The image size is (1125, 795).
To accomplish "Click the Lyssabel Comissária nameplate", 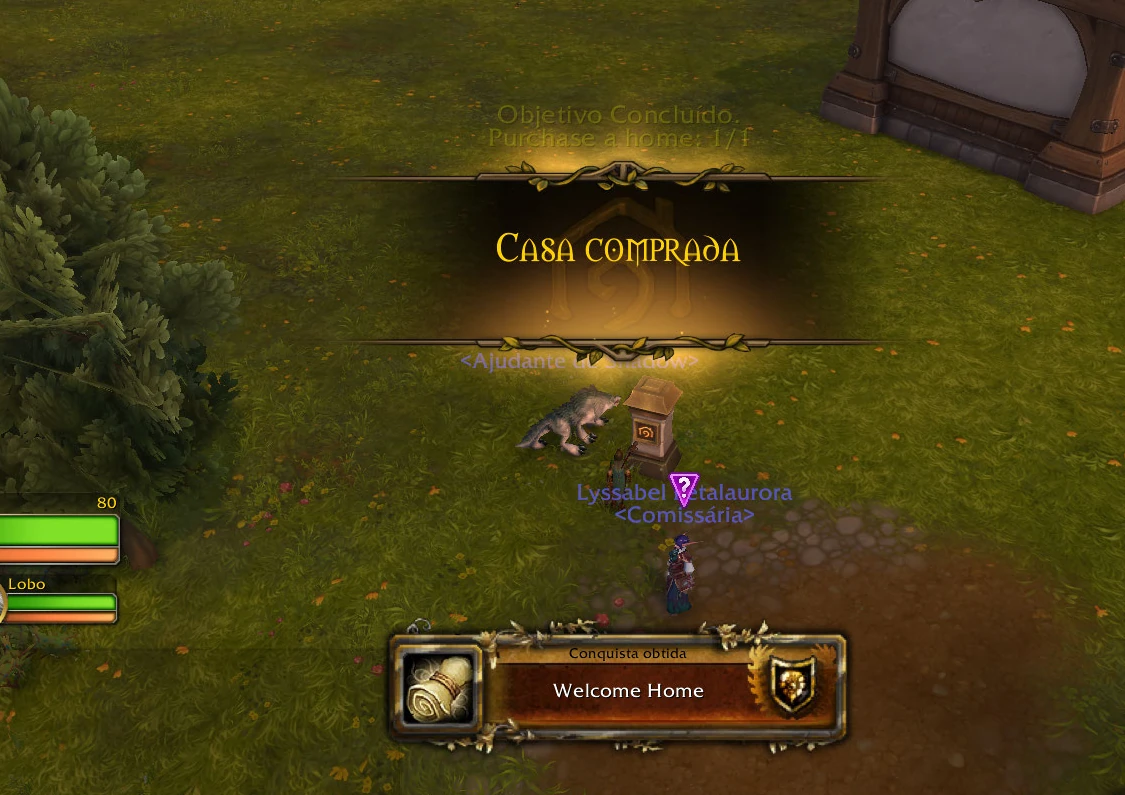I will [x=684, y=503].
